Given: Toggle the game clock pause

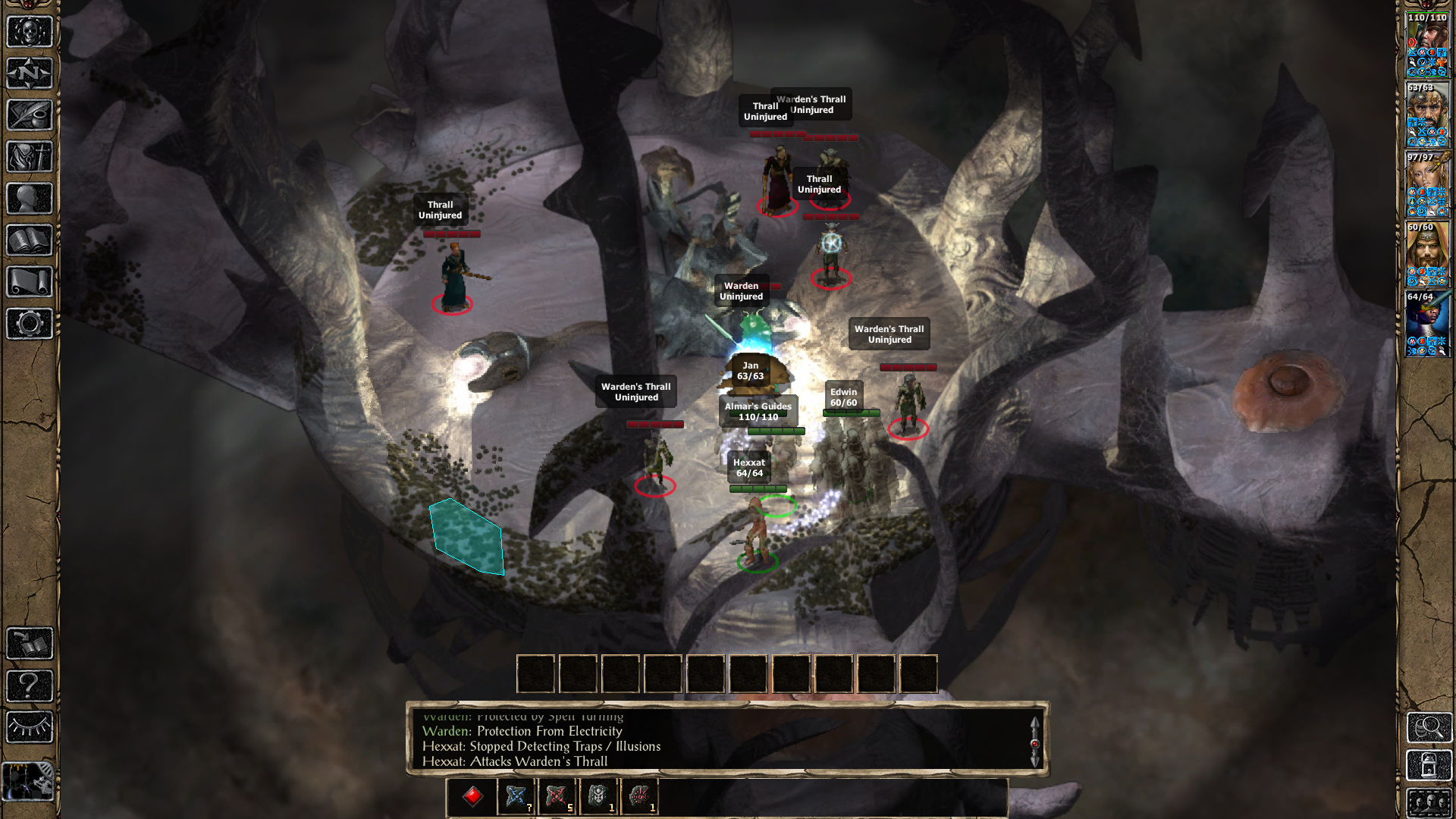Looking at the screenshot, I should click(28, 781).
